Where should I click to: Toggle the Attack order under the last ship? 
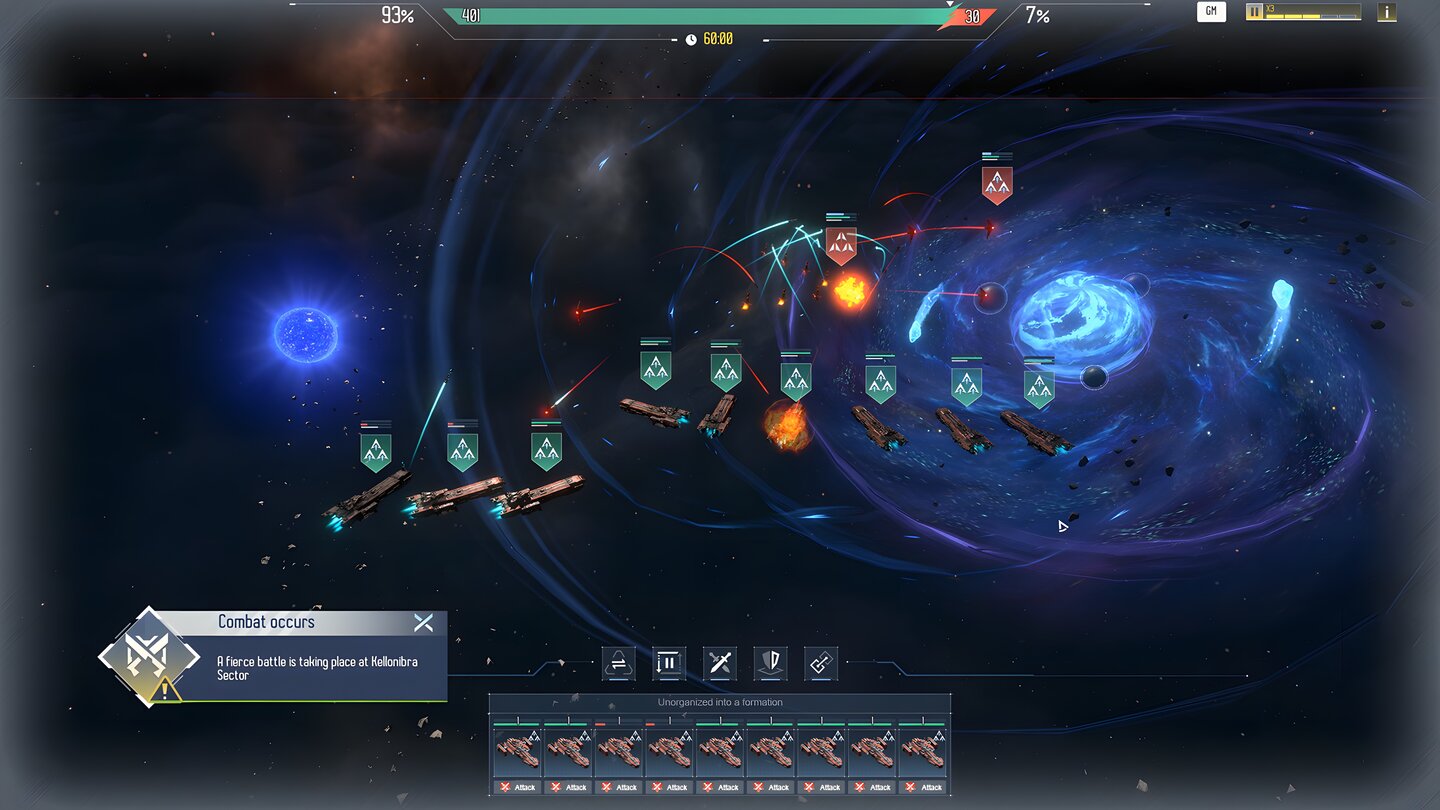923,787
